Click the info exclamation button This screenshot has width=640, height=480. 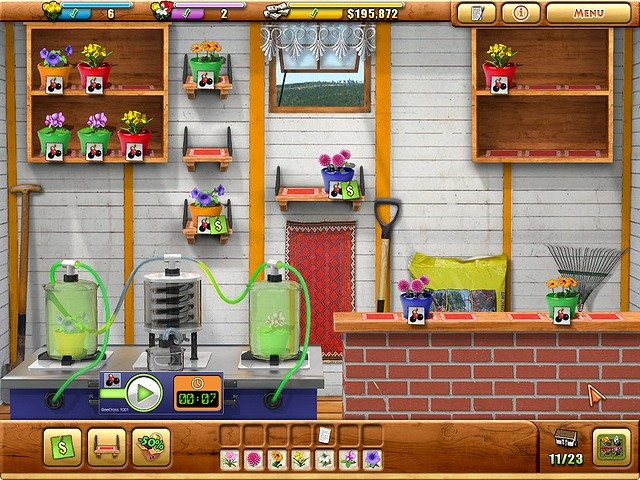pos(520,14)
